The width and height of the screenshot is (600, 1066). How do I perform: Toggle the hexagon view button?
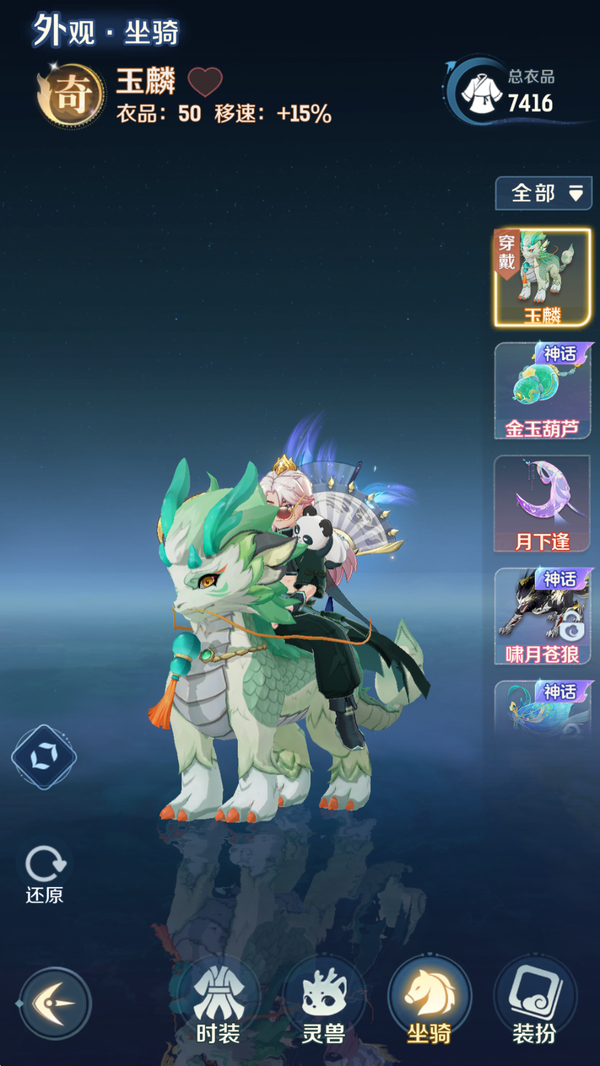[x=44, y=757]
